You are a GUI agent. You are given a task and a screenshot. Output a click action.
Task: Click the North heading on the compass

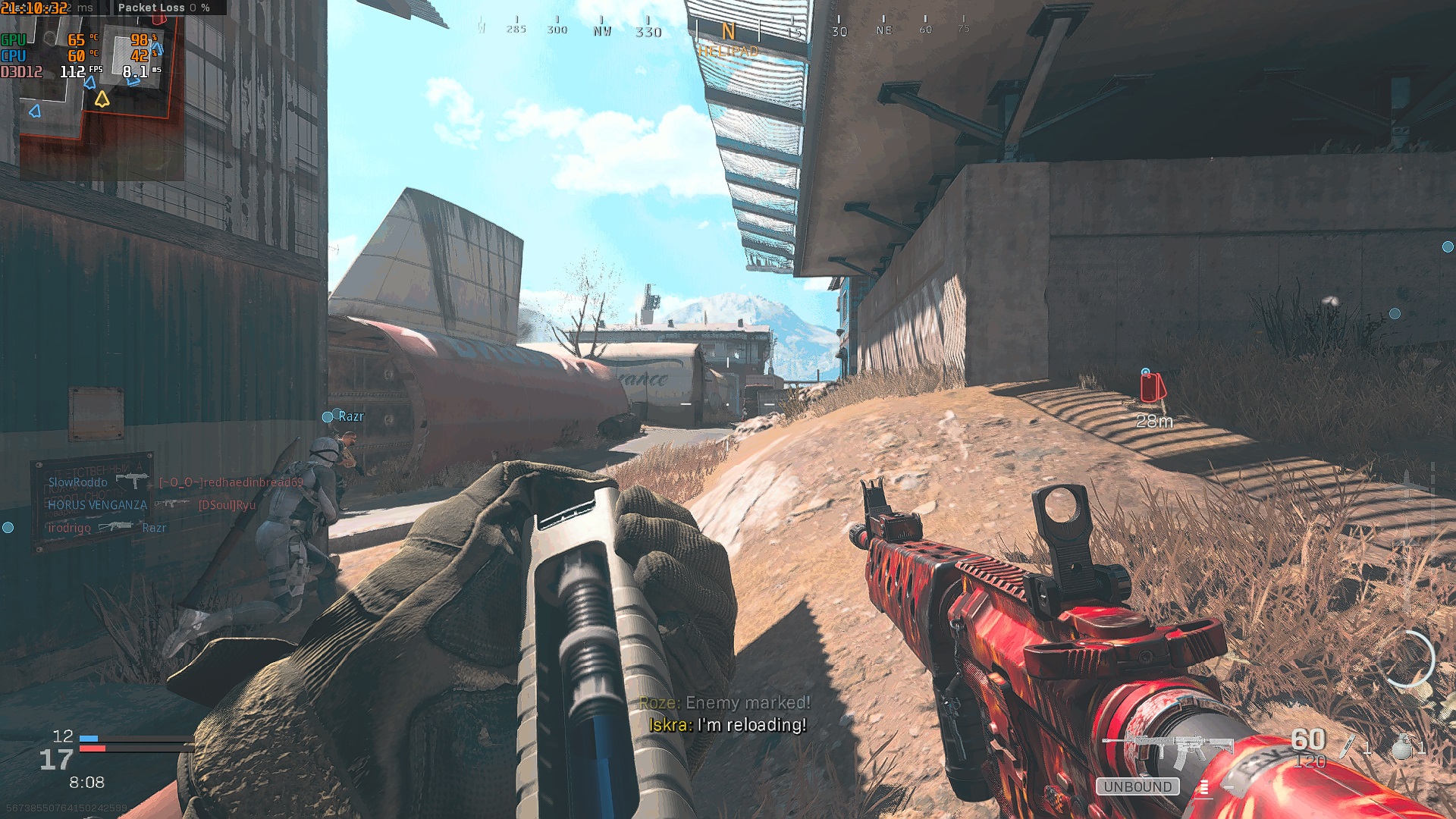728,32
